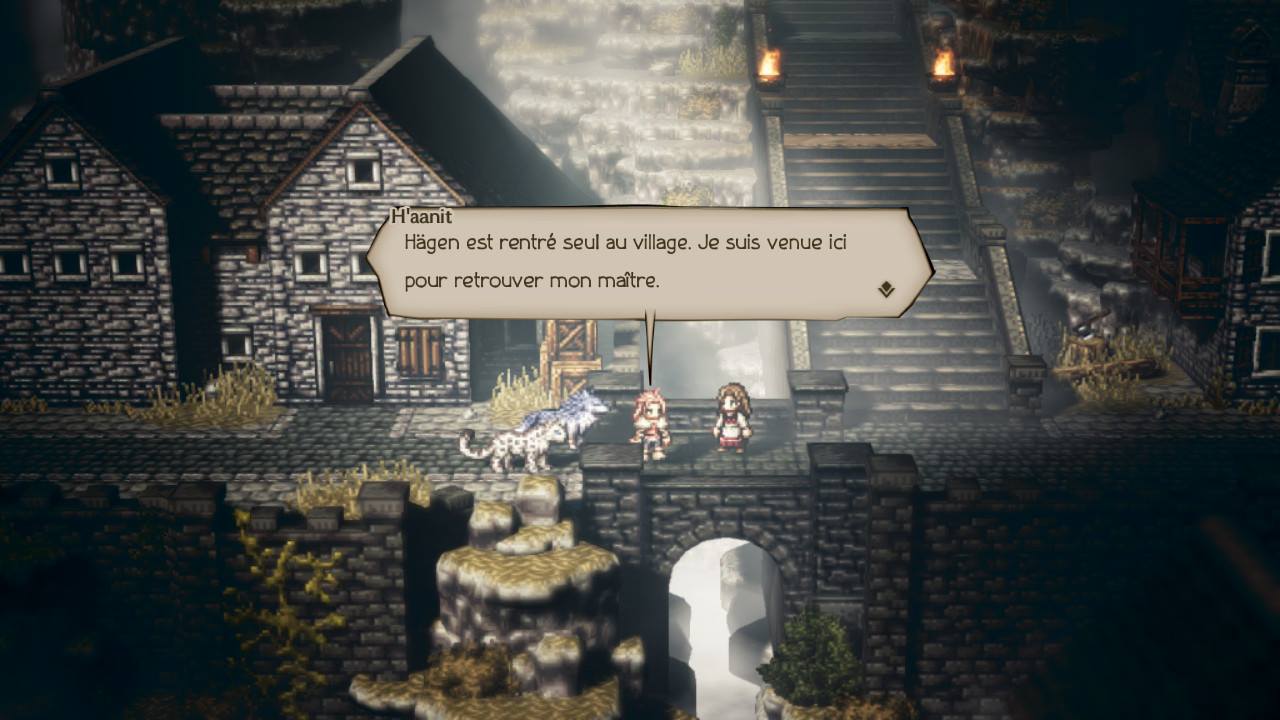Select the dialogue text about Hägen
The width and height of the screenshot is (1280, 720).
point(630,242)
